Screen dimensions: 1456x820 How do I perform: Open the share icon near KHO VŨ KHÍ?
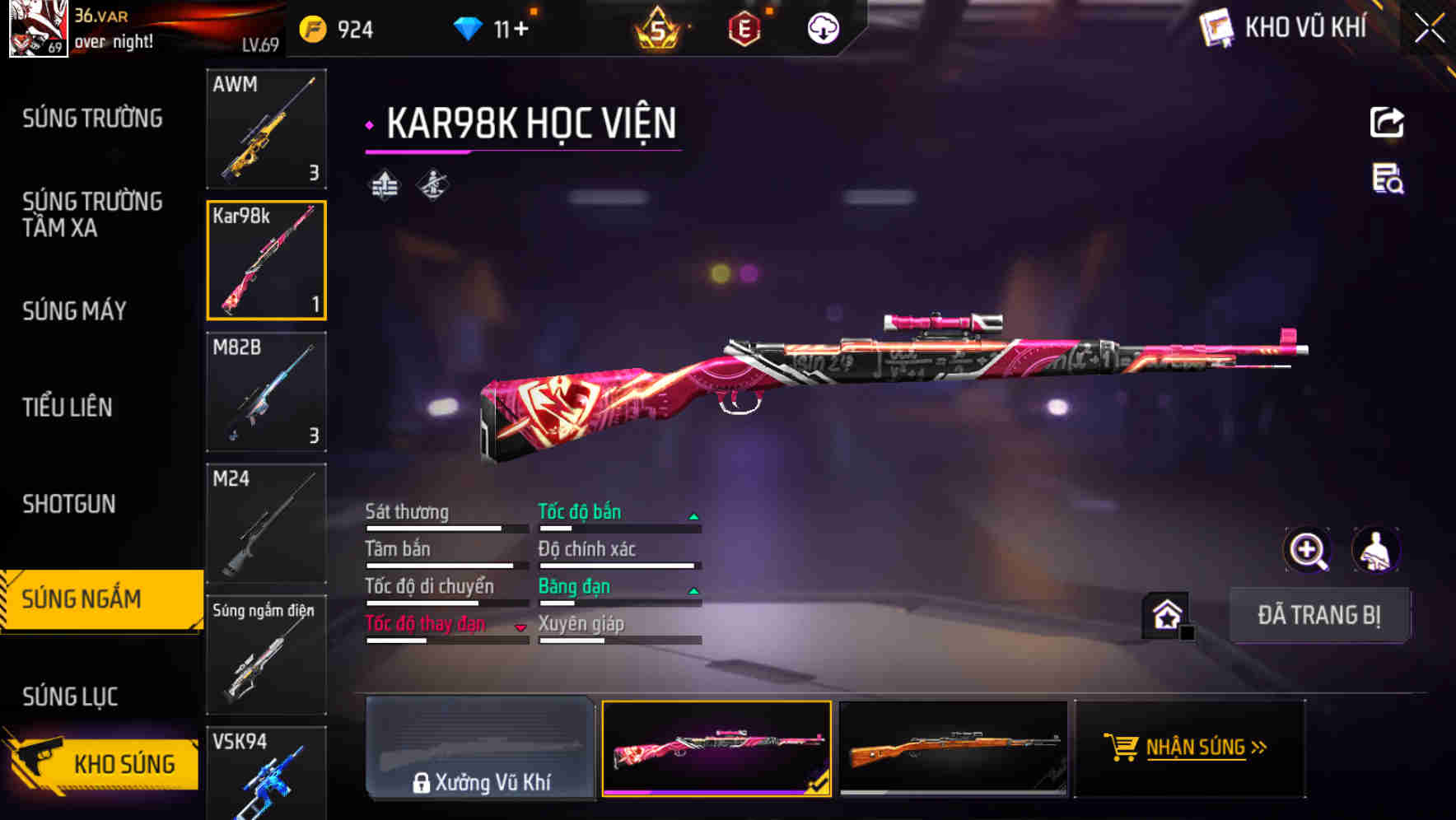(x=1386, y=121)
